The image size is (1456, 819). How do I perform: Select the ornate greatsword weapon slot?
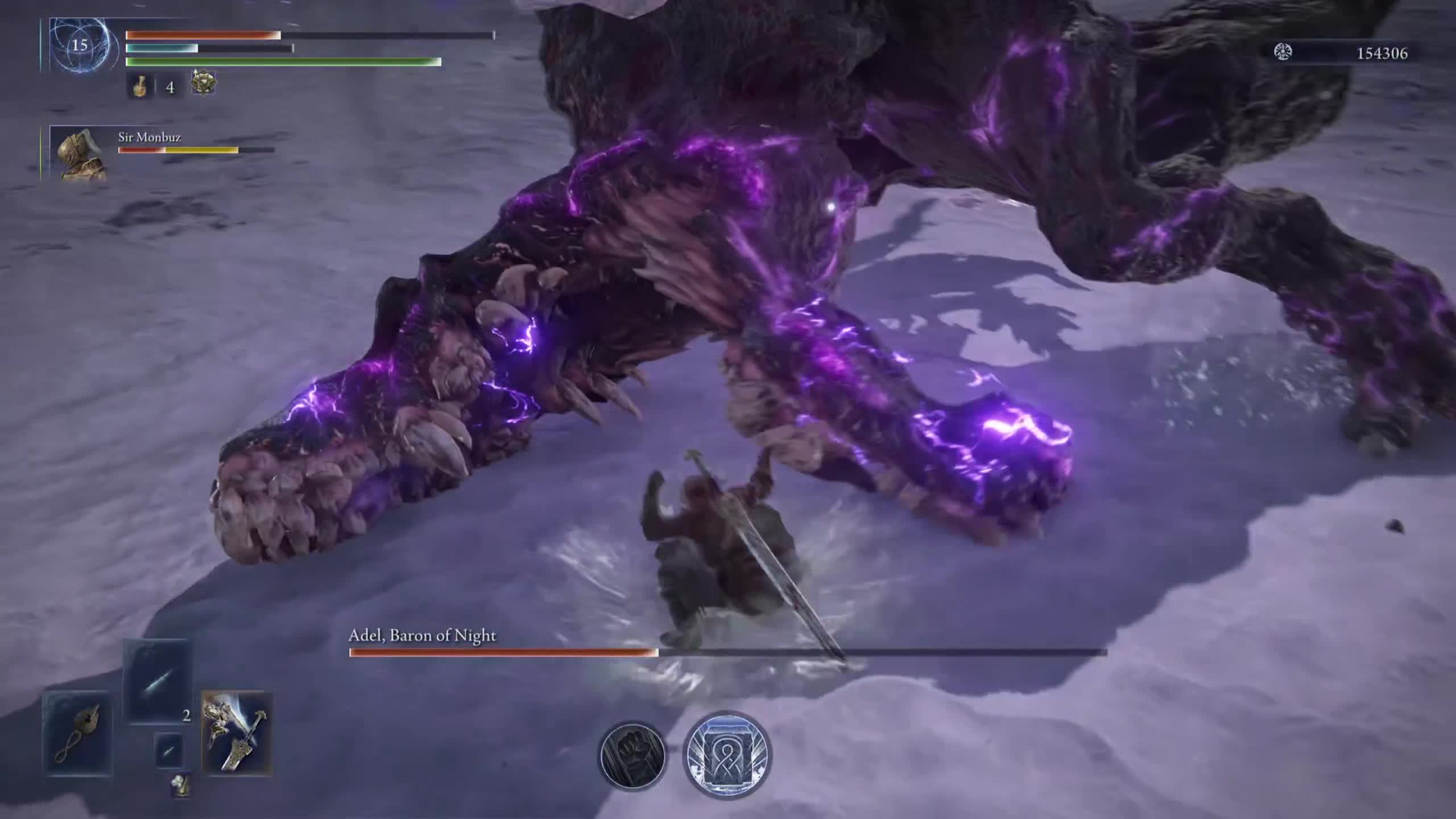[237, 733]
